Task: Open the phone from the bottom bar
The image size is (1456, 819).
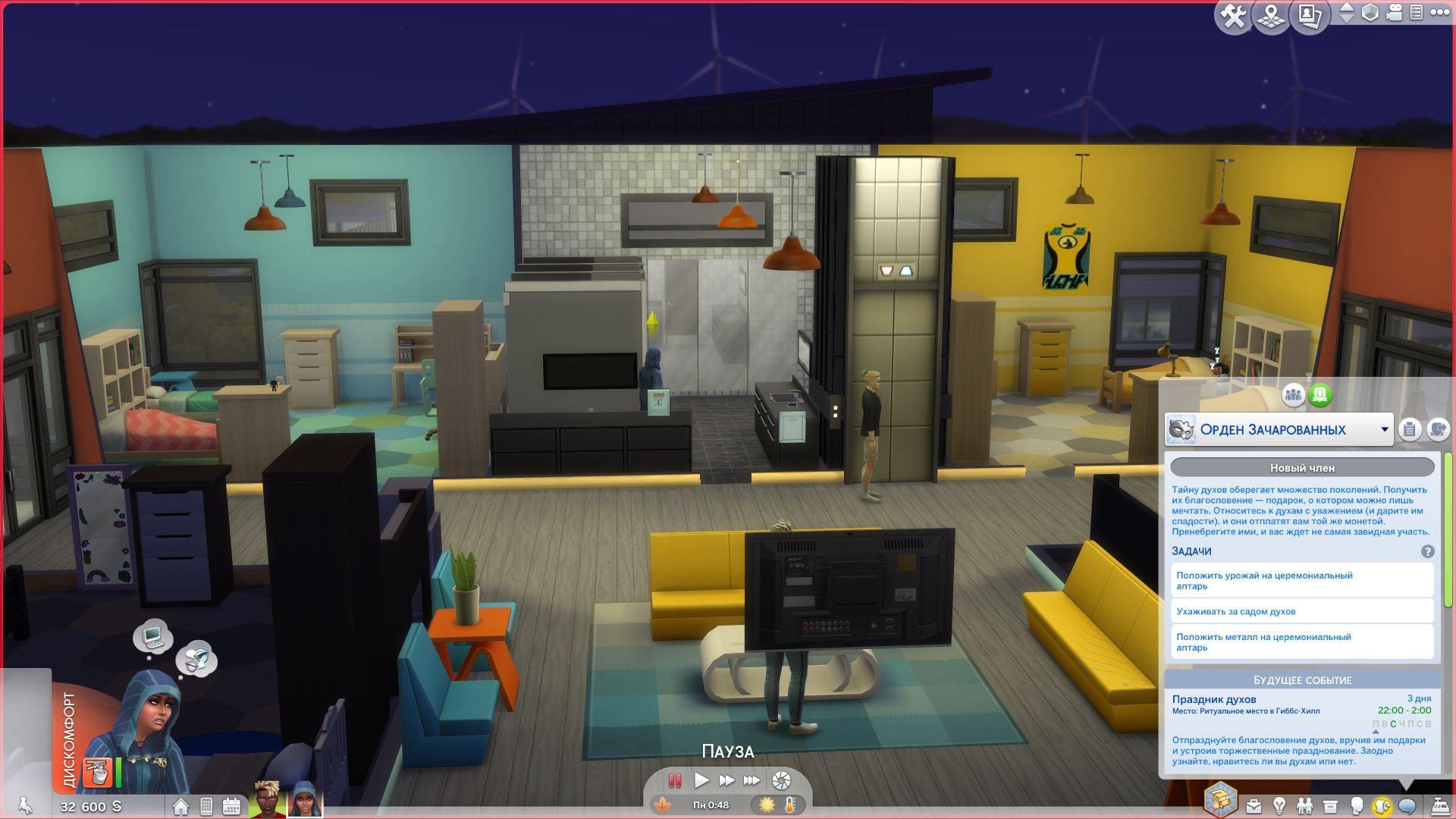Action: point(206,806)
